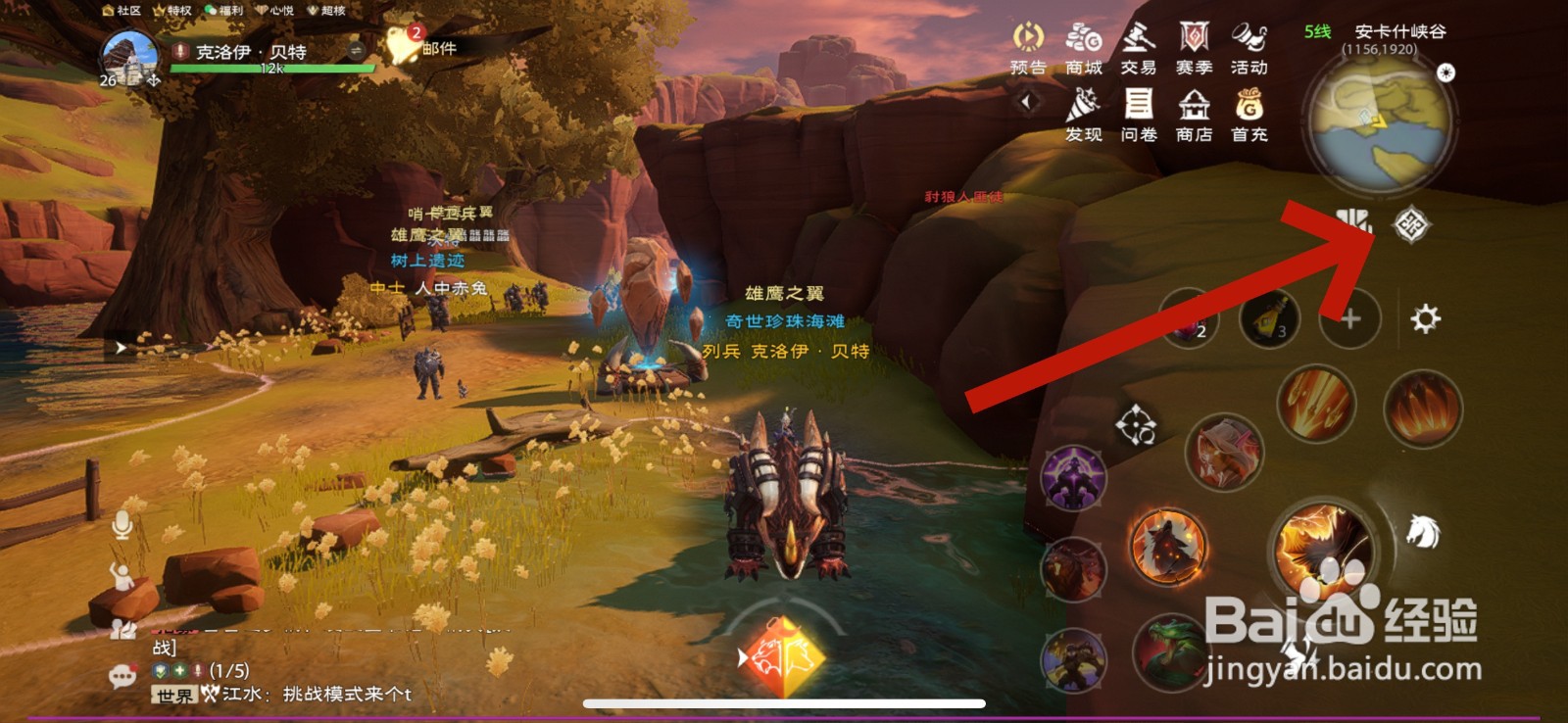Open the 商城 mall menu
1568x723 pixels.
1083,48
